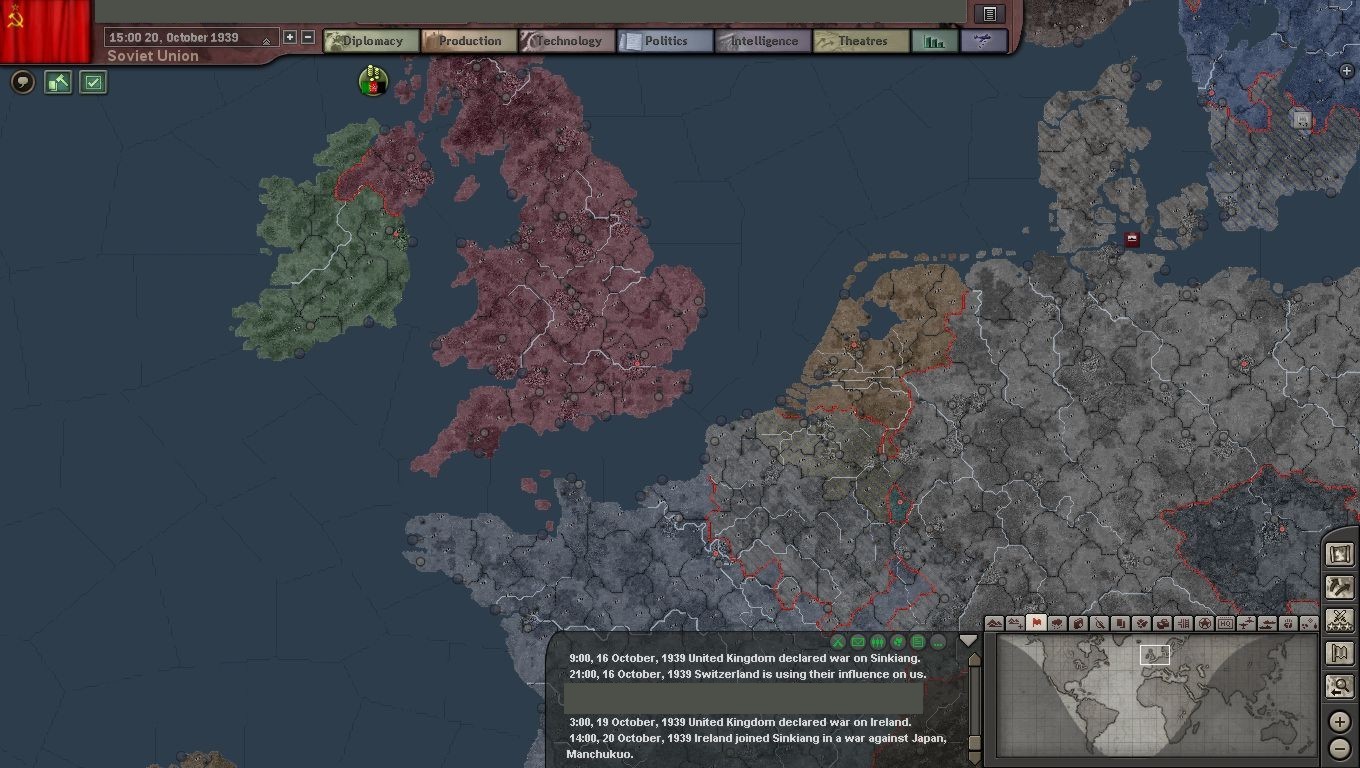Click the world minimap

(1152, 694)
